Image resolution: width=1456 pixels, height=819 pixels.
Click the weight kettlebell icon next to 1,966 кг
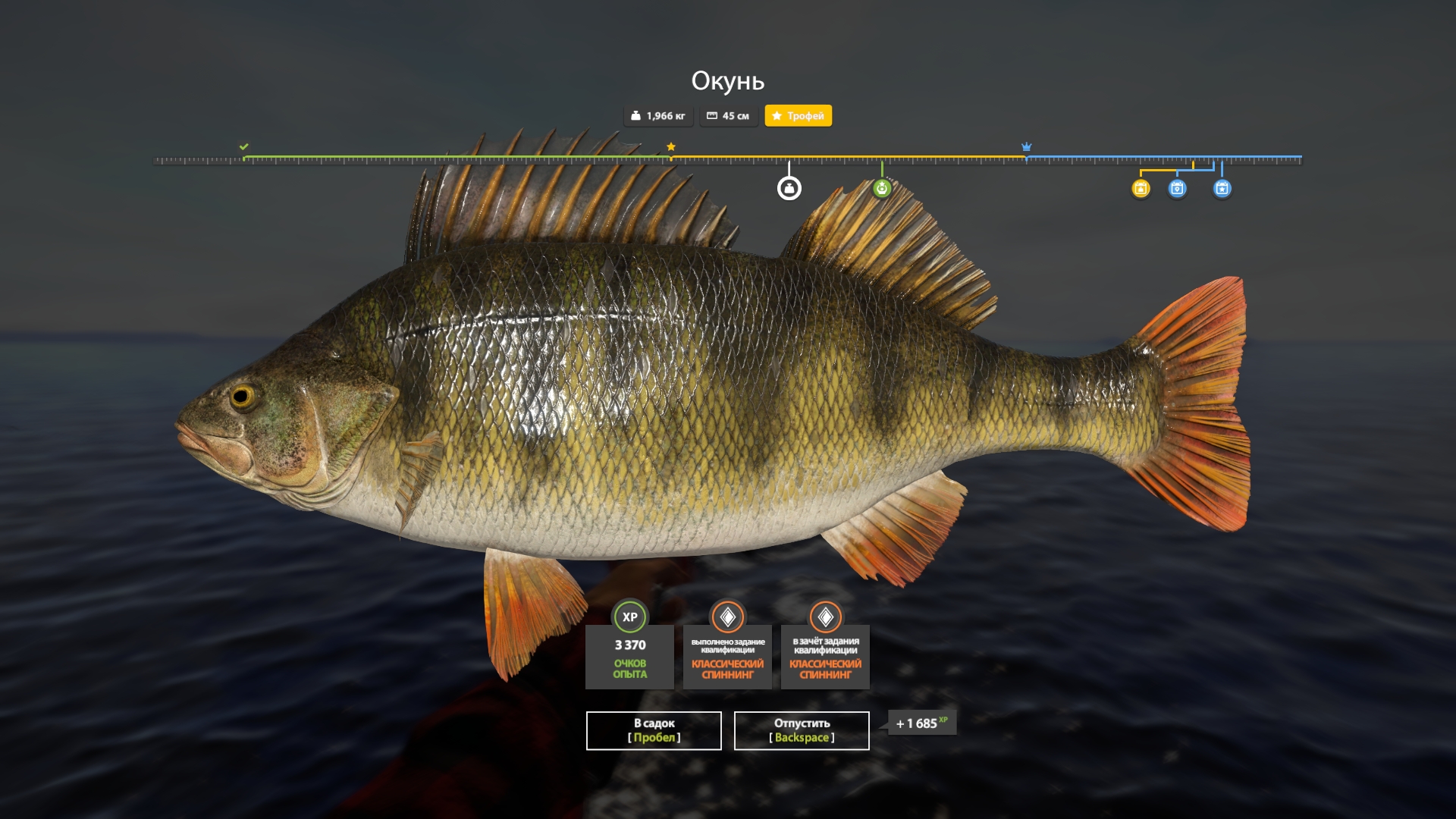[x=635, y=115]
